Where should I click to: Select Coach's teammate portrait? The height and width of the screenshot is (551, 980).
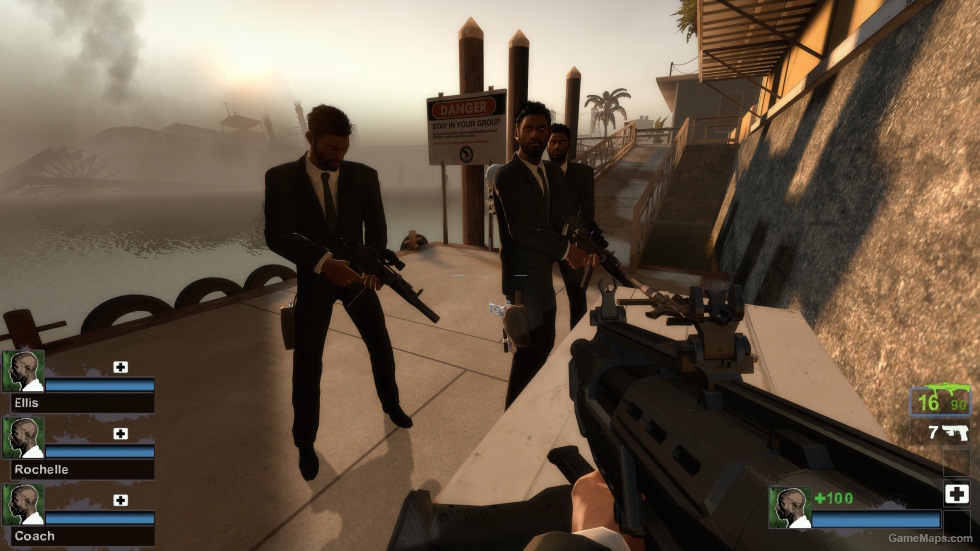click(22, 504)
